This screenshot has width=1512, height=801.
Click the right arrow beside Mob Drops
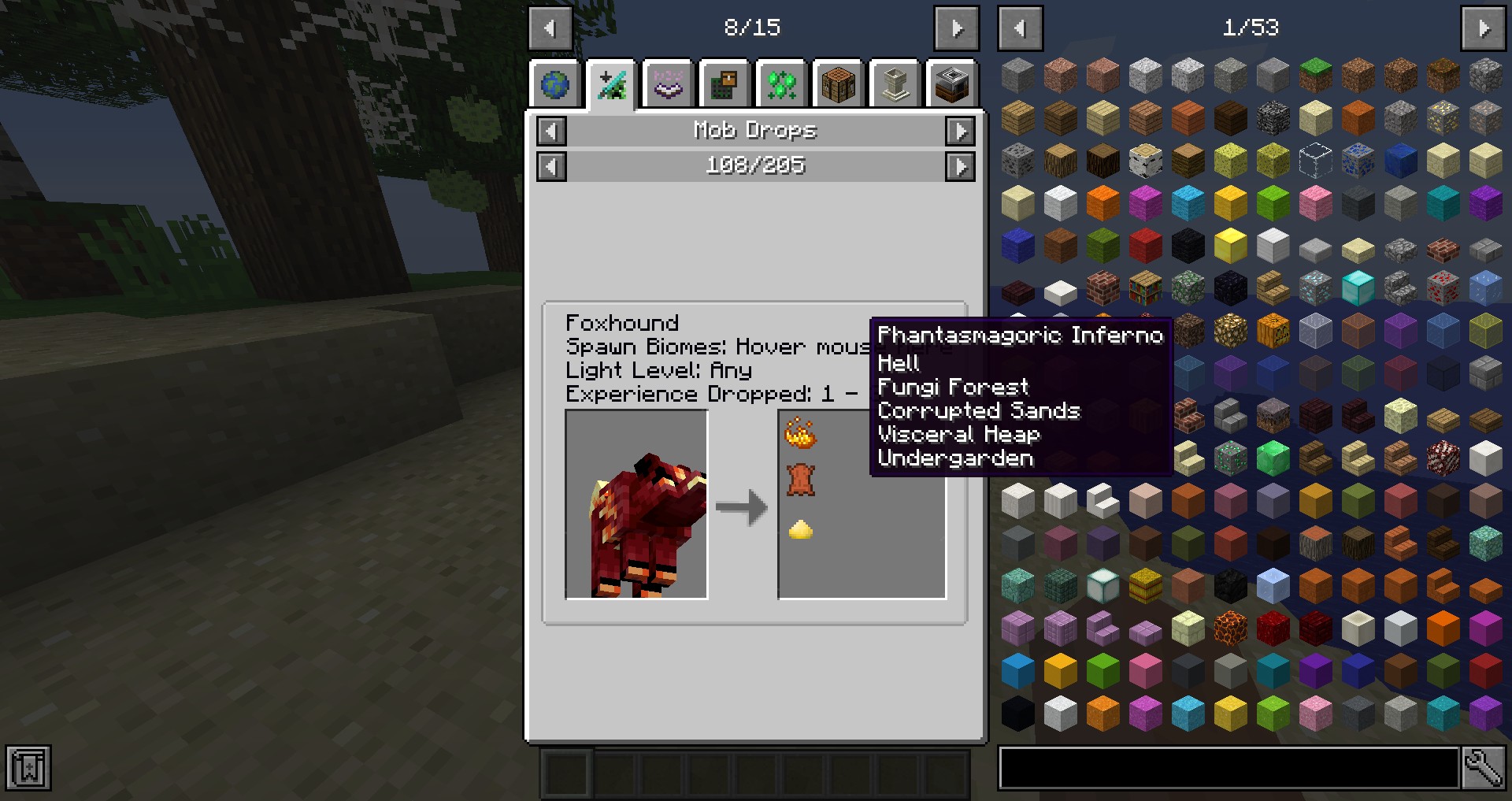(x=960, y=131)
